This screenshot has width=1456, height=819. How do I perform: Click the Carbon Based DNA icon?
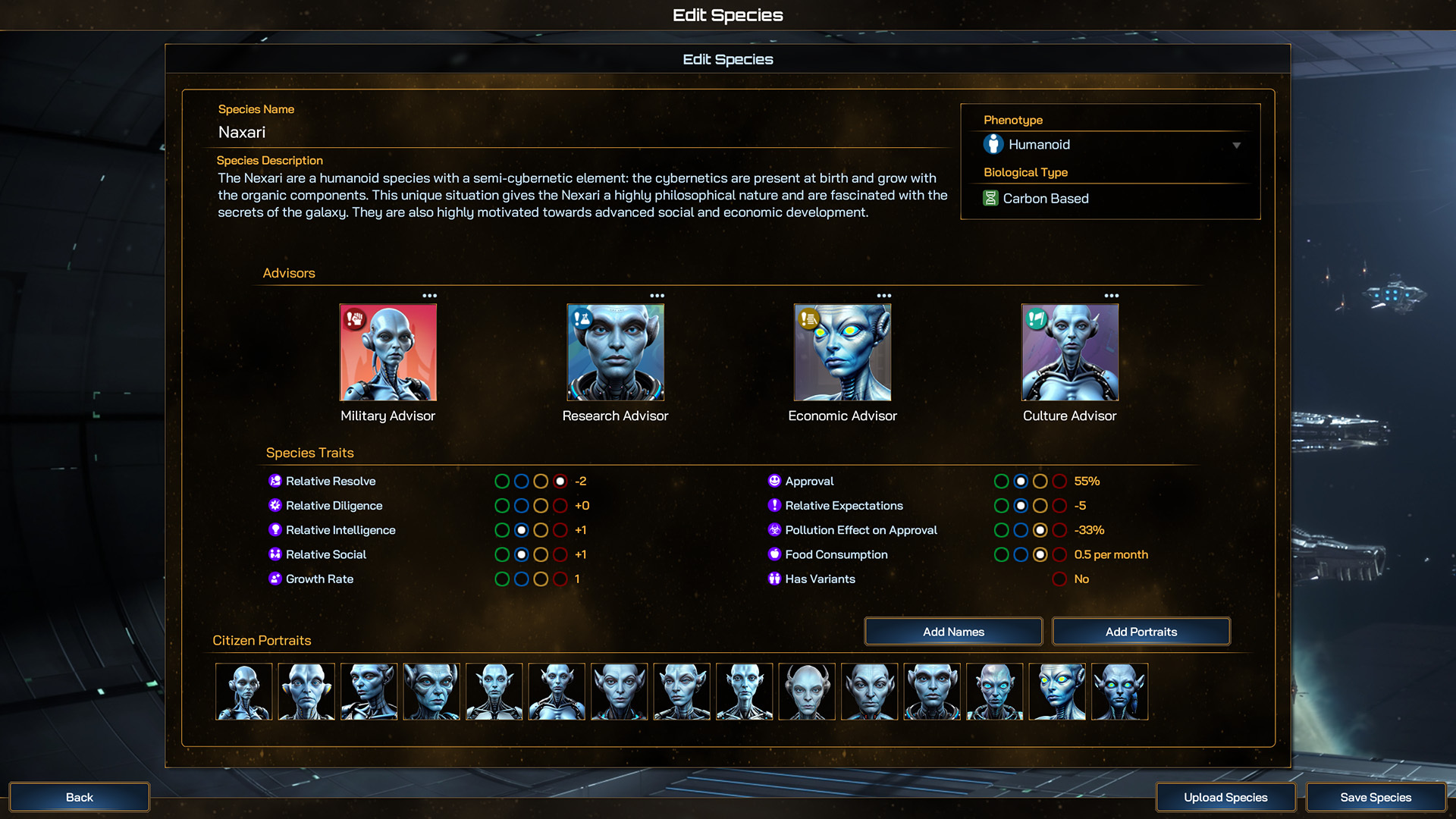(x=990, y=198)
